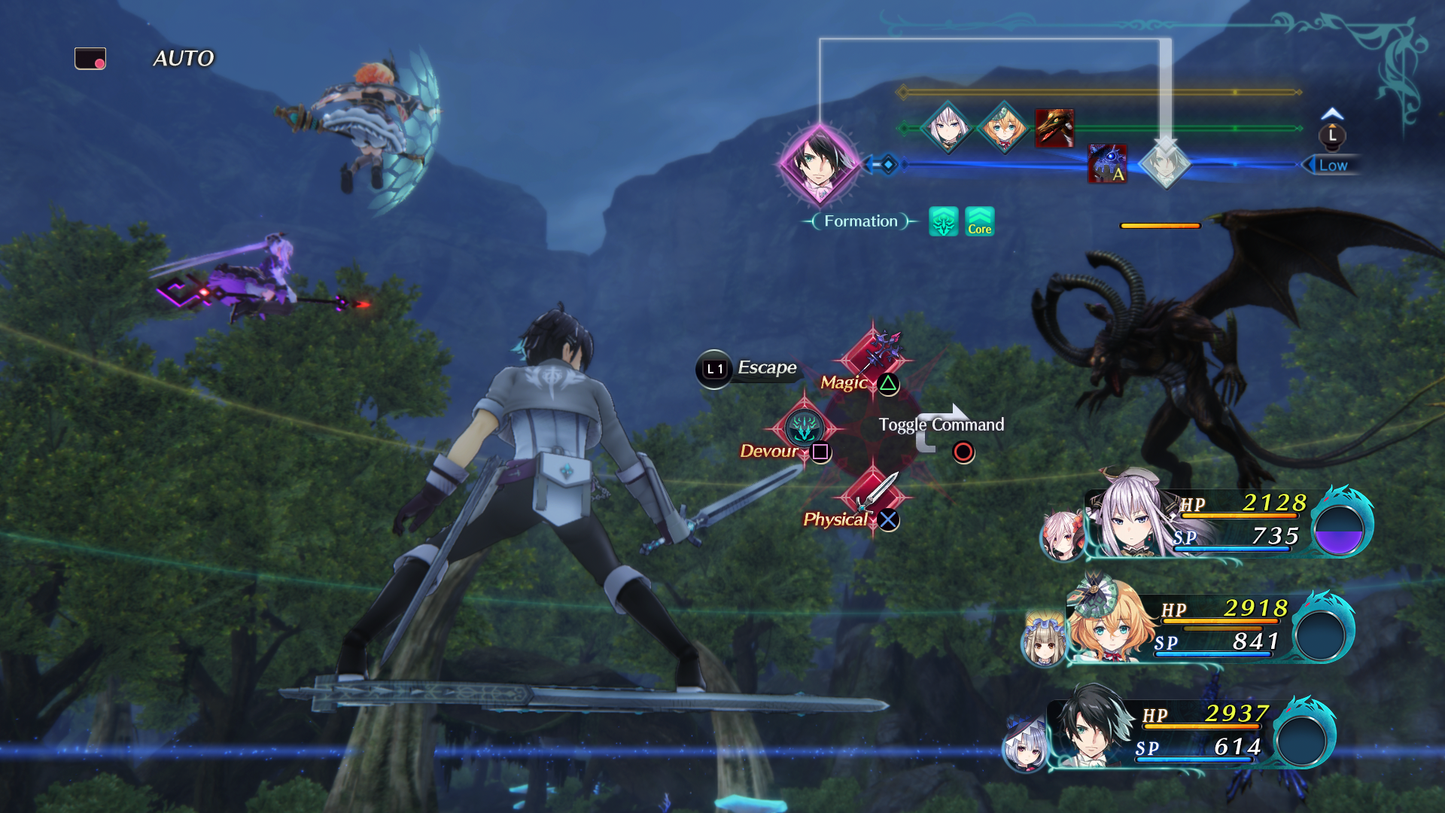This screenshot has width=1445, height=813.
Task: Click the dragon emblem formation icon
Action: (x=943, y=222)
